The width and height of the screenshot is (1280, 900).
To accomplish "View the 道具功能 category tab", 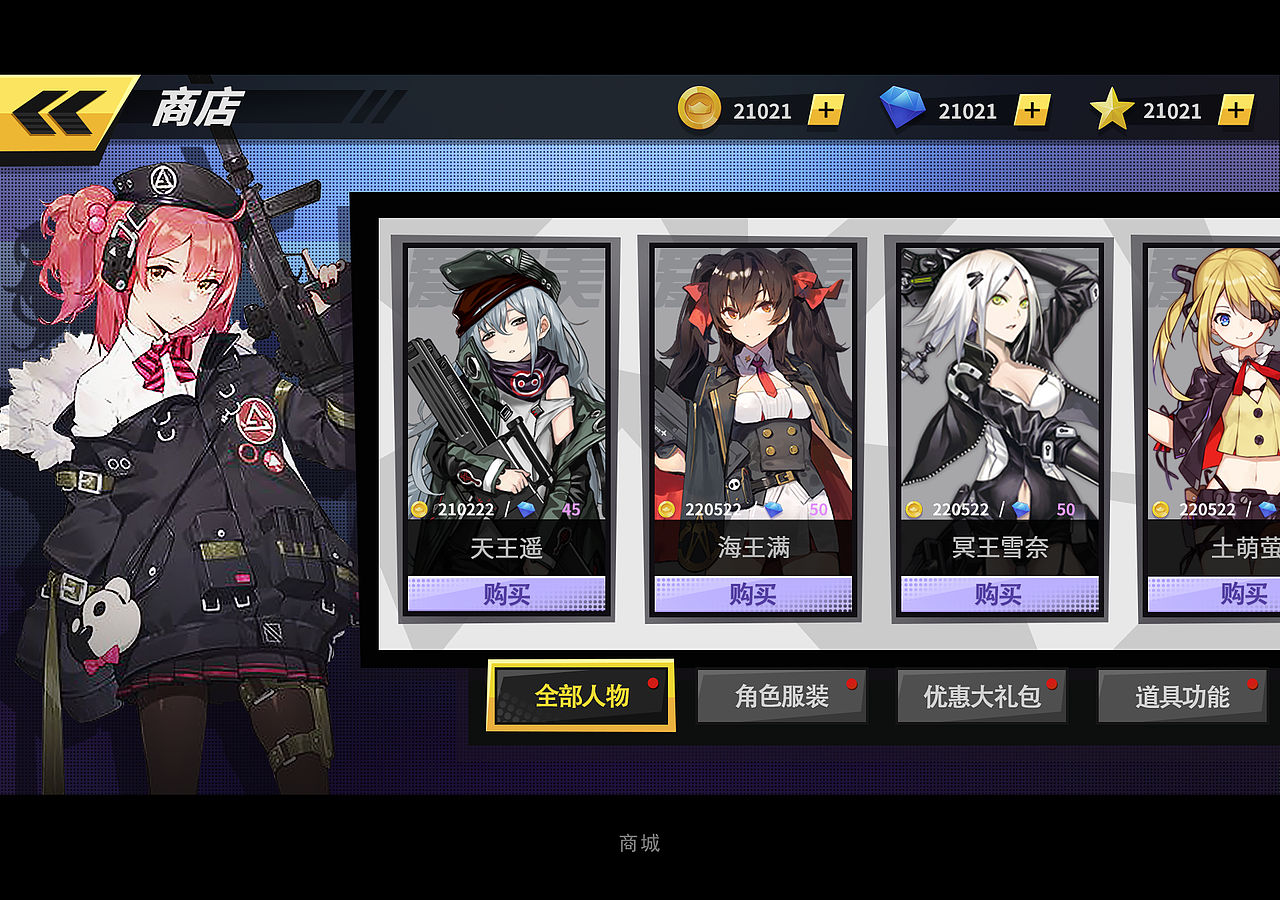I will coord(1183,695).
